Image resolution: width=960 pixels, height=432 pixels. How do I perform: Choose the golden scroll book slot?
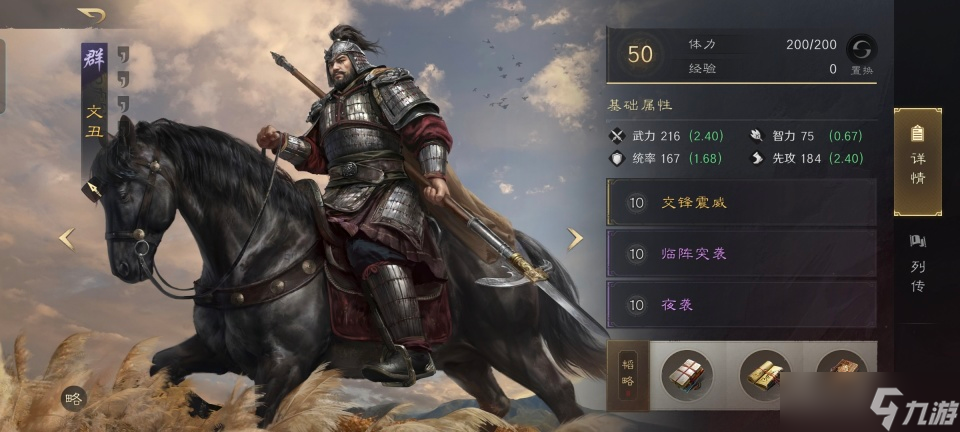pyautogui.click(x=765, y=375)
